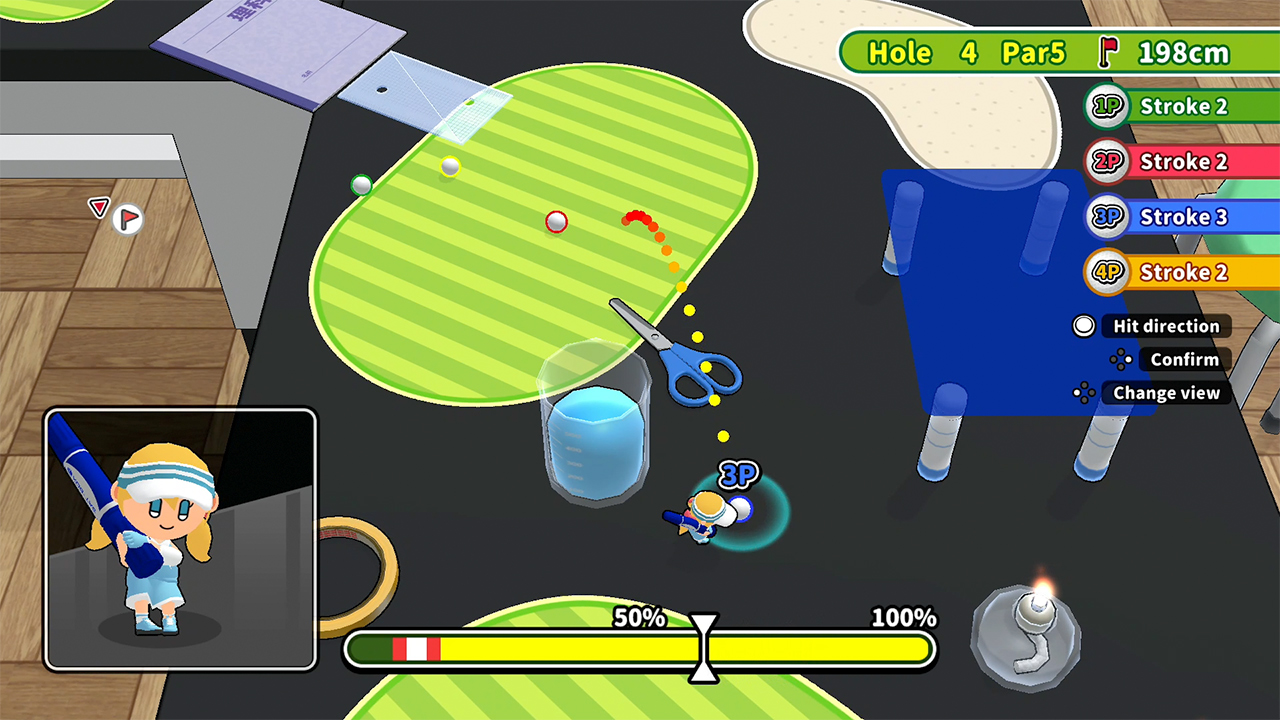1280x720 pixels.
Task: Select the Hit direction circle button icon
Action: pos(1083,326)
